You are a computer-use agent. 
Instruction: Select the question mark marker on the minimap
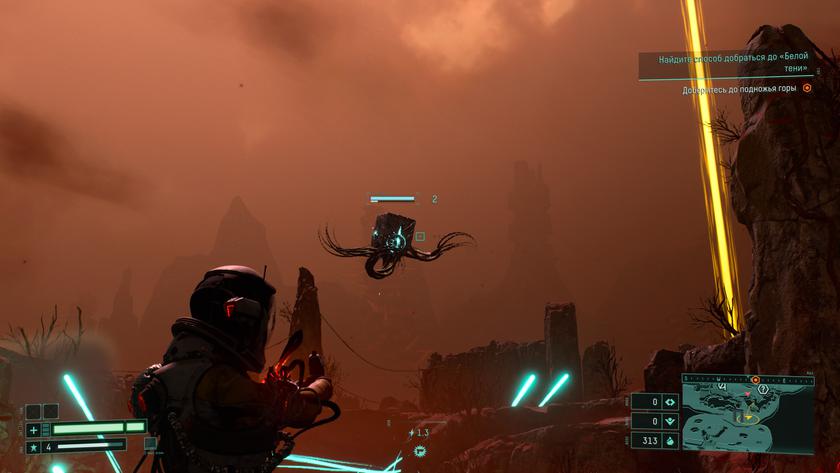coord(762,388)
